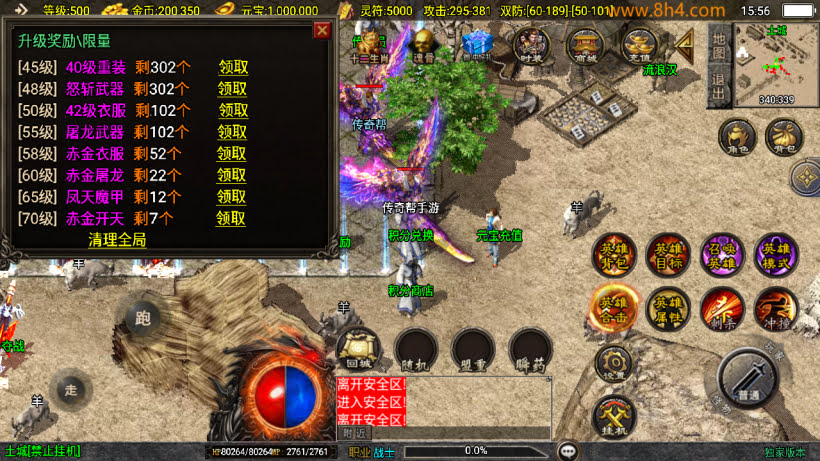Image resolution: width=820 pixels, height=461 pixels.
Task: Open the 英雄背包 hero bag
Action: (613, 255)
